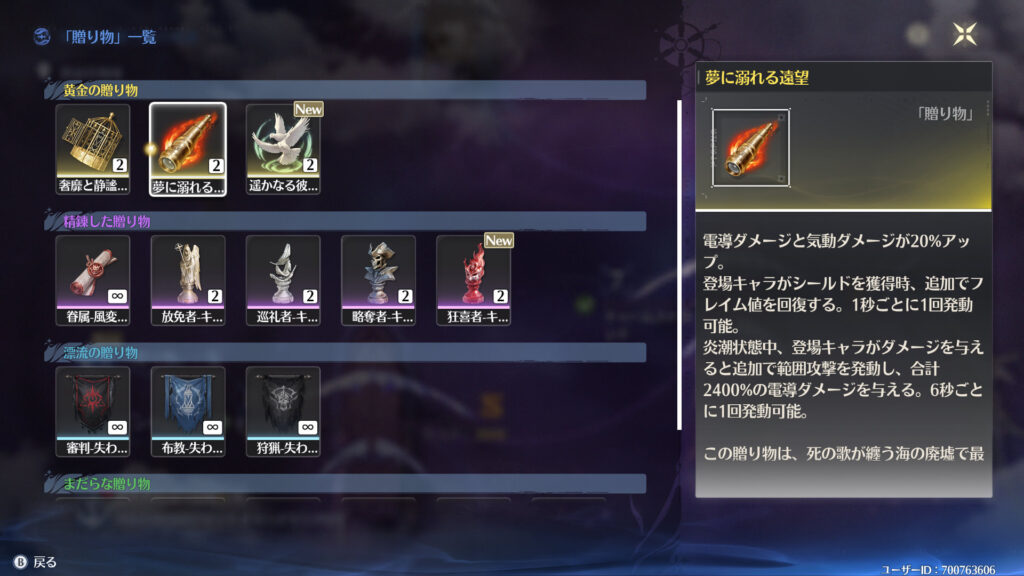The height and width of the screenshot is (576, 1024).
Task: Select the 放免者 chess piece gift
Action: [188, 279]
